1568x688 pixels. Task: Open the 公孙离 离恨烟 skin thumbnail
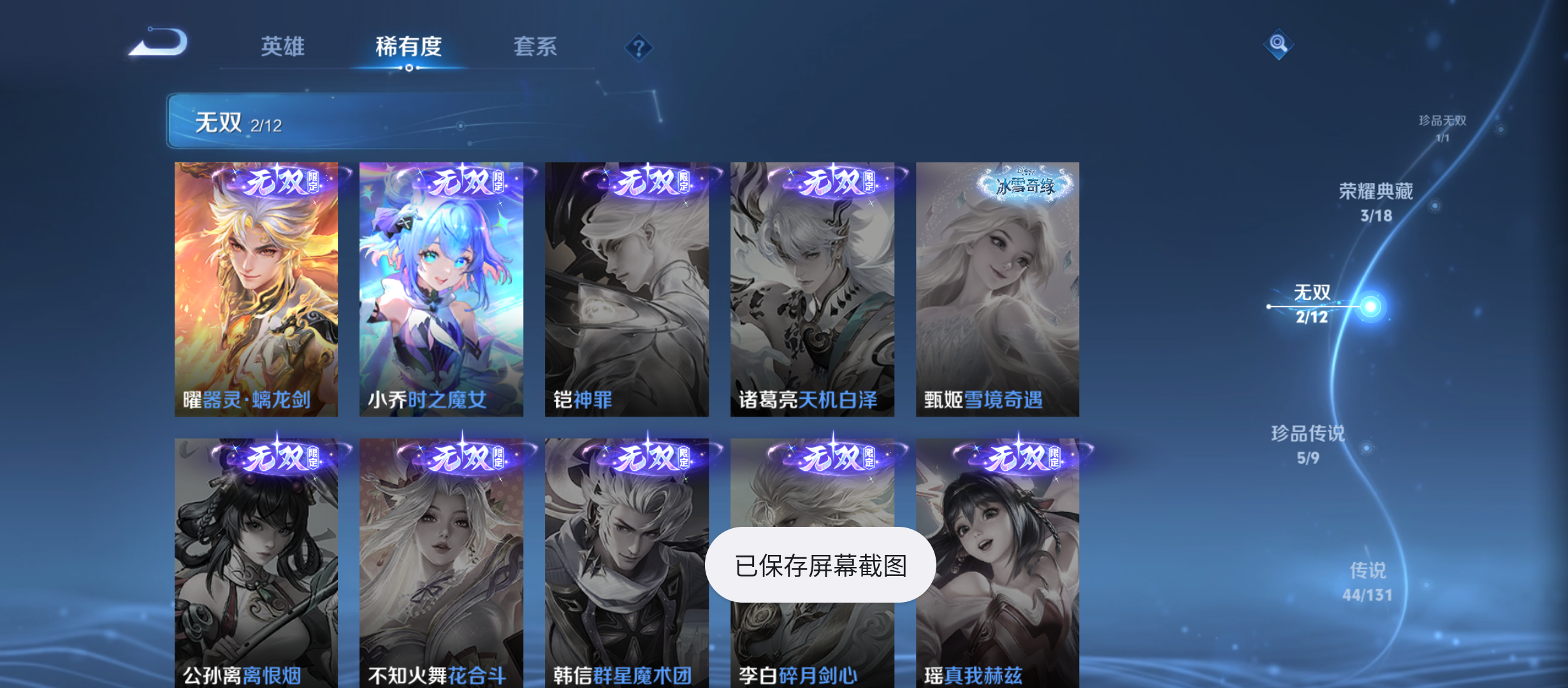257,561
